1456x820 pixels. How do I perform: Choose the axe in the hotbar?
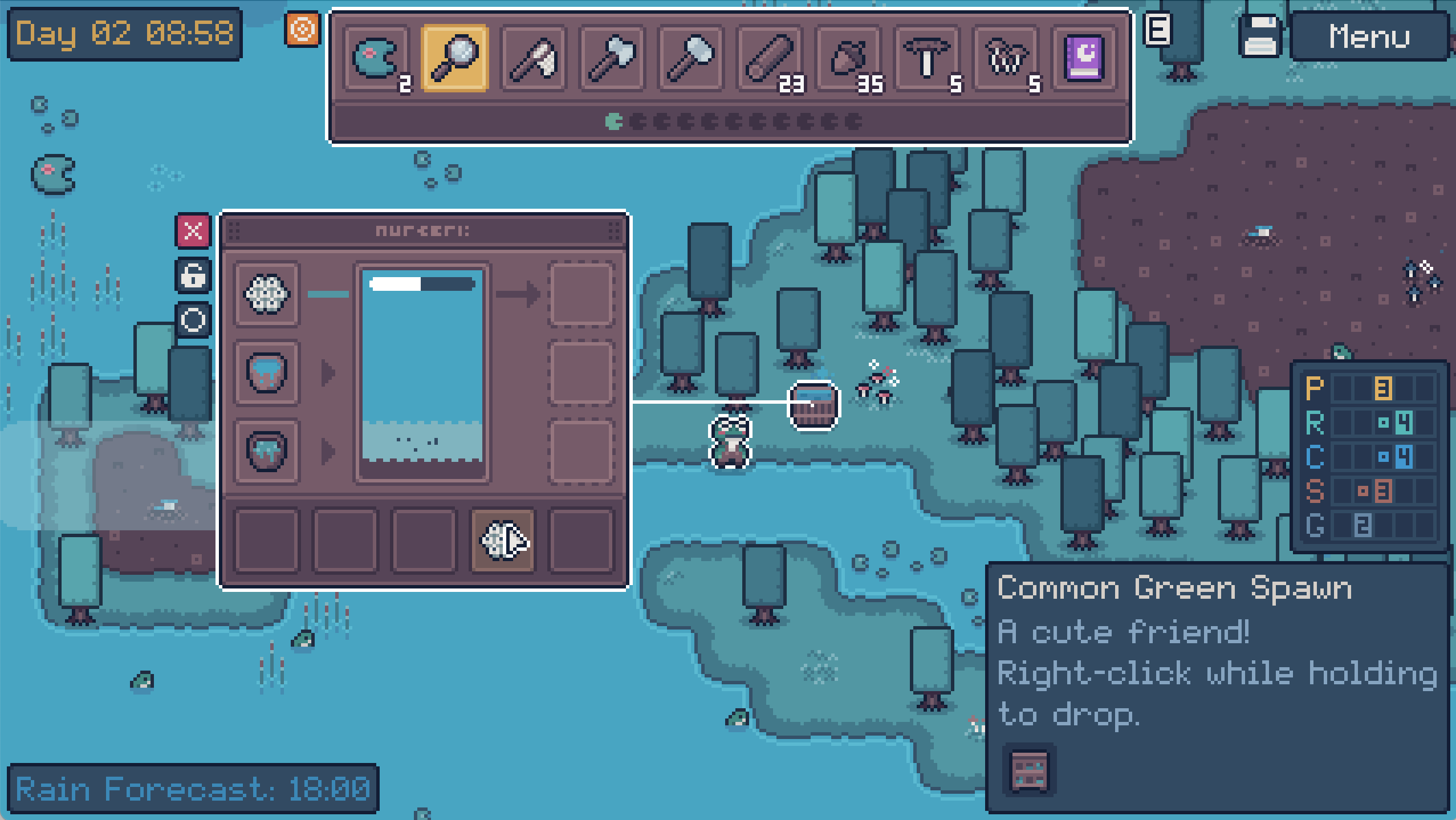tap(612, 58)
